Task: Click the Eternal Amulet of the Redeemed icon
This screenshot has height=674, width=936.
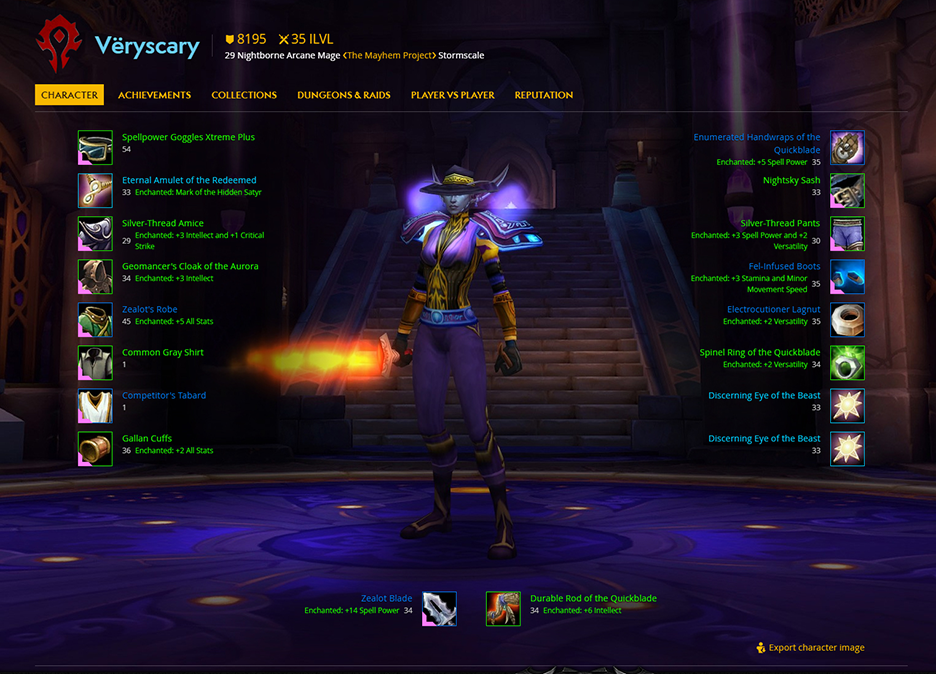Action: [x=95, y=190]
